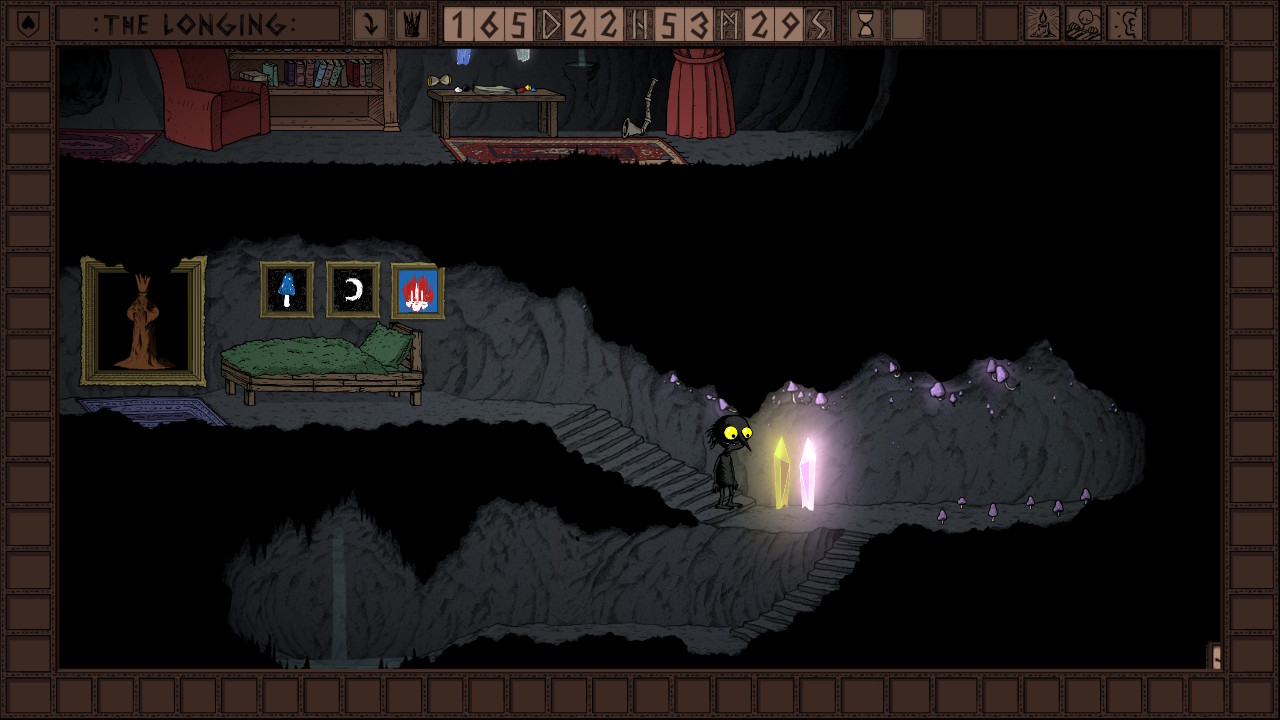Viewport: 1280px width, 720px height.
Task: Activate the listening ear icon
Action: 1125,24
